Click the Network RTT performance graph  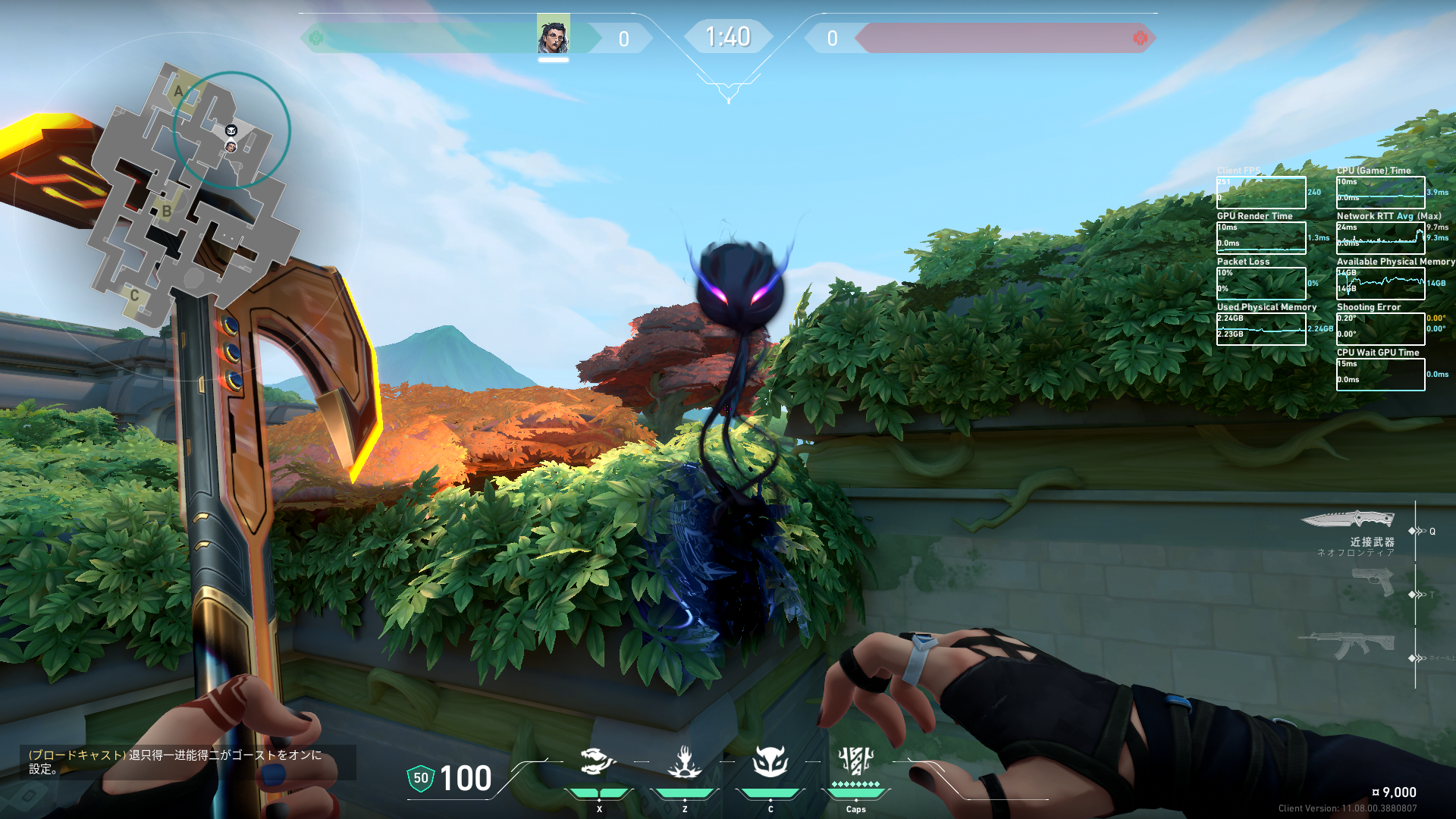coord(1380,238)
